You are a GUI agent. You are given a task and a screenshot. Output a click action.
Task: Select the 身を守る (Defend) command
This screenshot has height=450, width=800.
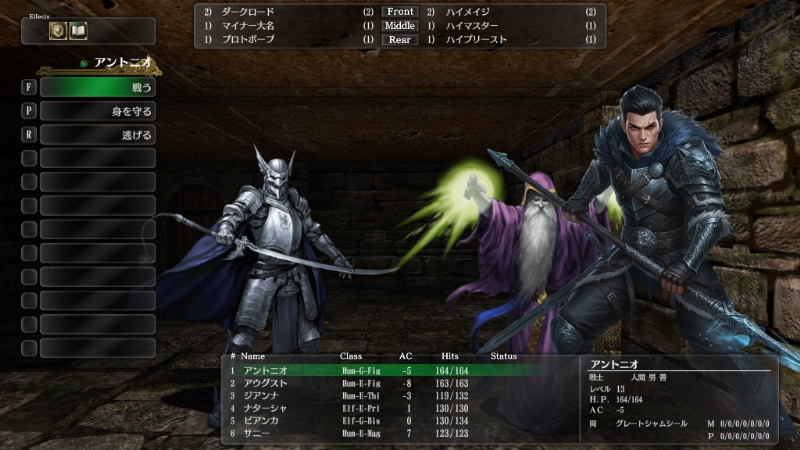click(x=98, y=111)
